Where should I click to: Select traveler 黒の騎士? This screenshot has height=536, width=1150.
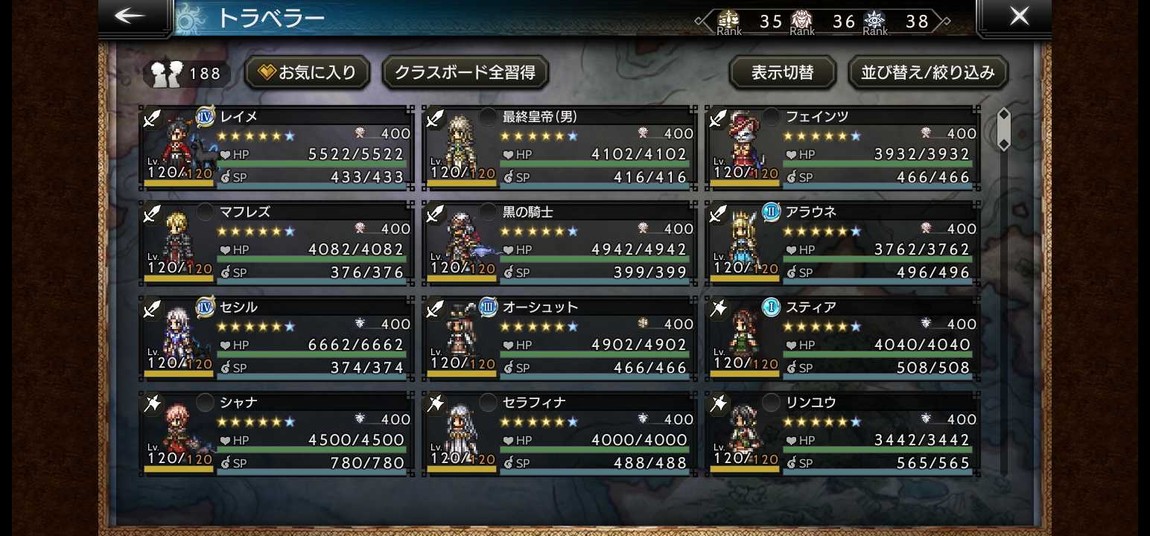[559, 242]
